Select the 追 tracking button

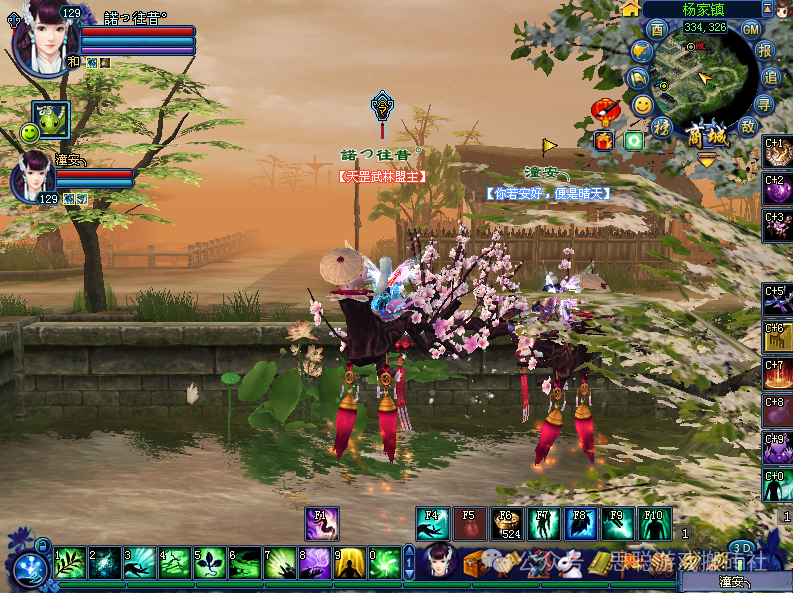click(x=771, y=77)
